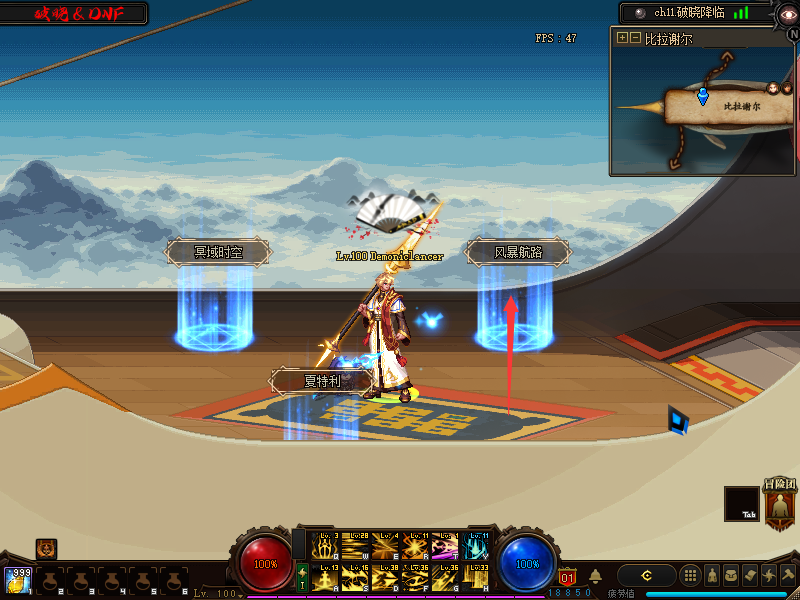
Task: Open the shuriken skill menu icon
Action: [769, 575]
